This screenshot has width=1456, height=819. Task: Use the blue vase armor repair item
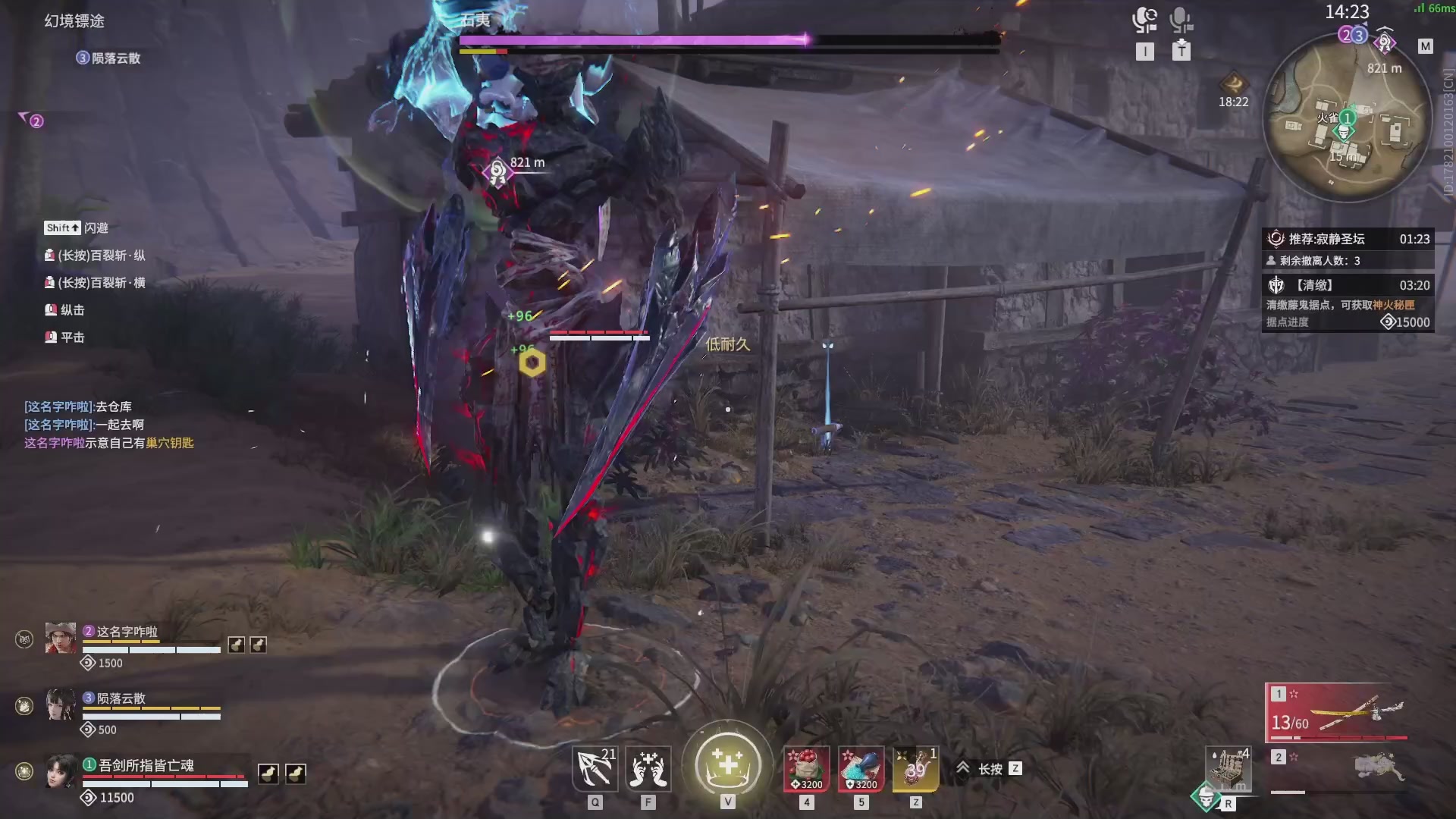pos(861,769)
